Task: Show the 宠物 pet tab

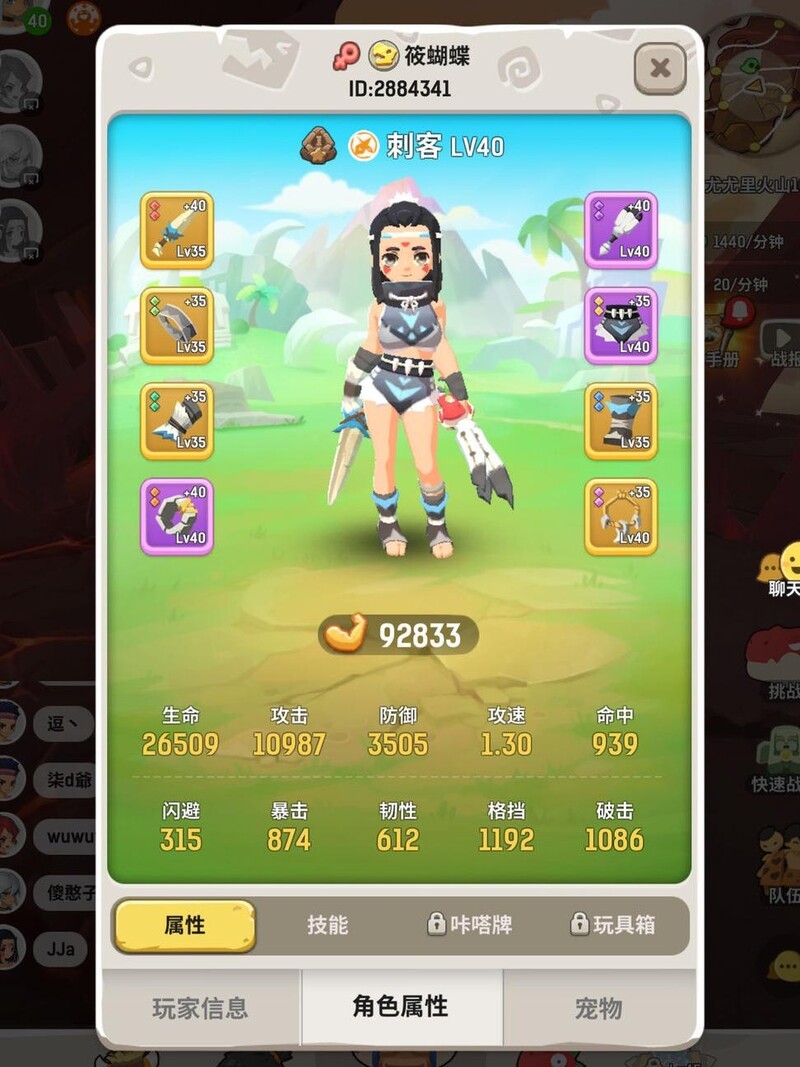Action: pyautogui.click(x=599, y=1008)
